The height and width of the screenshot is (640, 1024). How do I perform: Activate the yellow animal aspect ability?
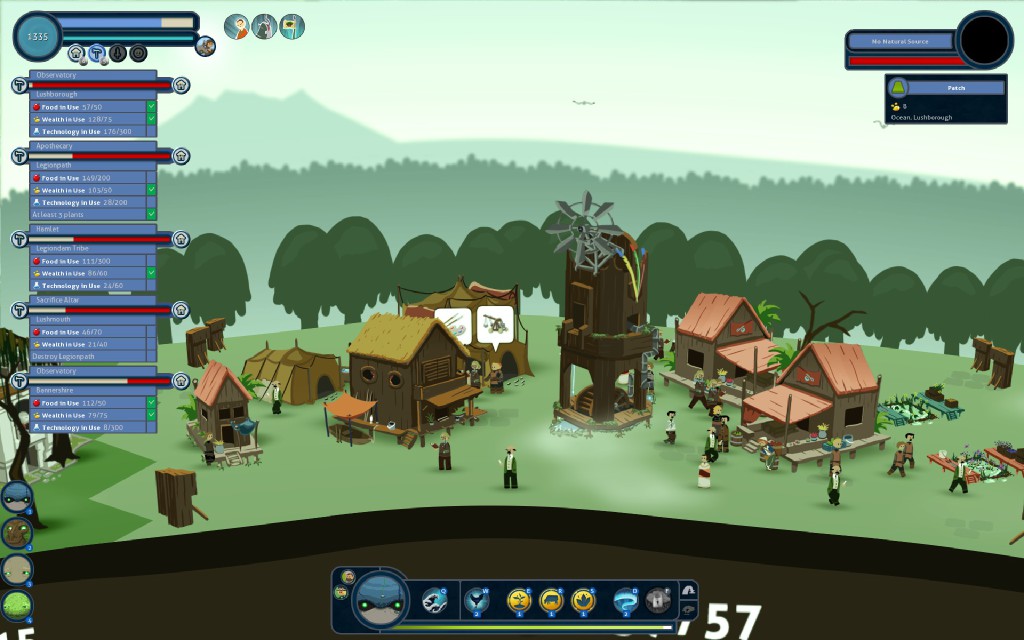point(551,600)
